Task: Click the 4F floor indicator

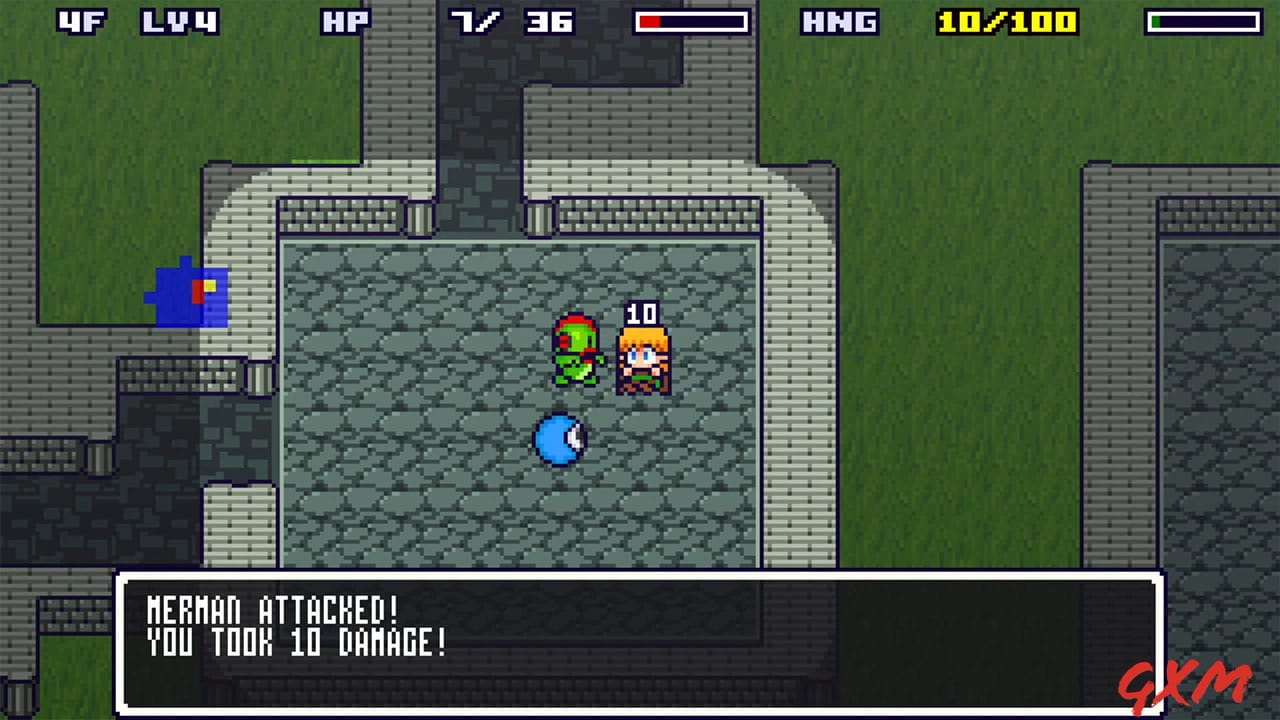Action: click(x=82, y=22)
